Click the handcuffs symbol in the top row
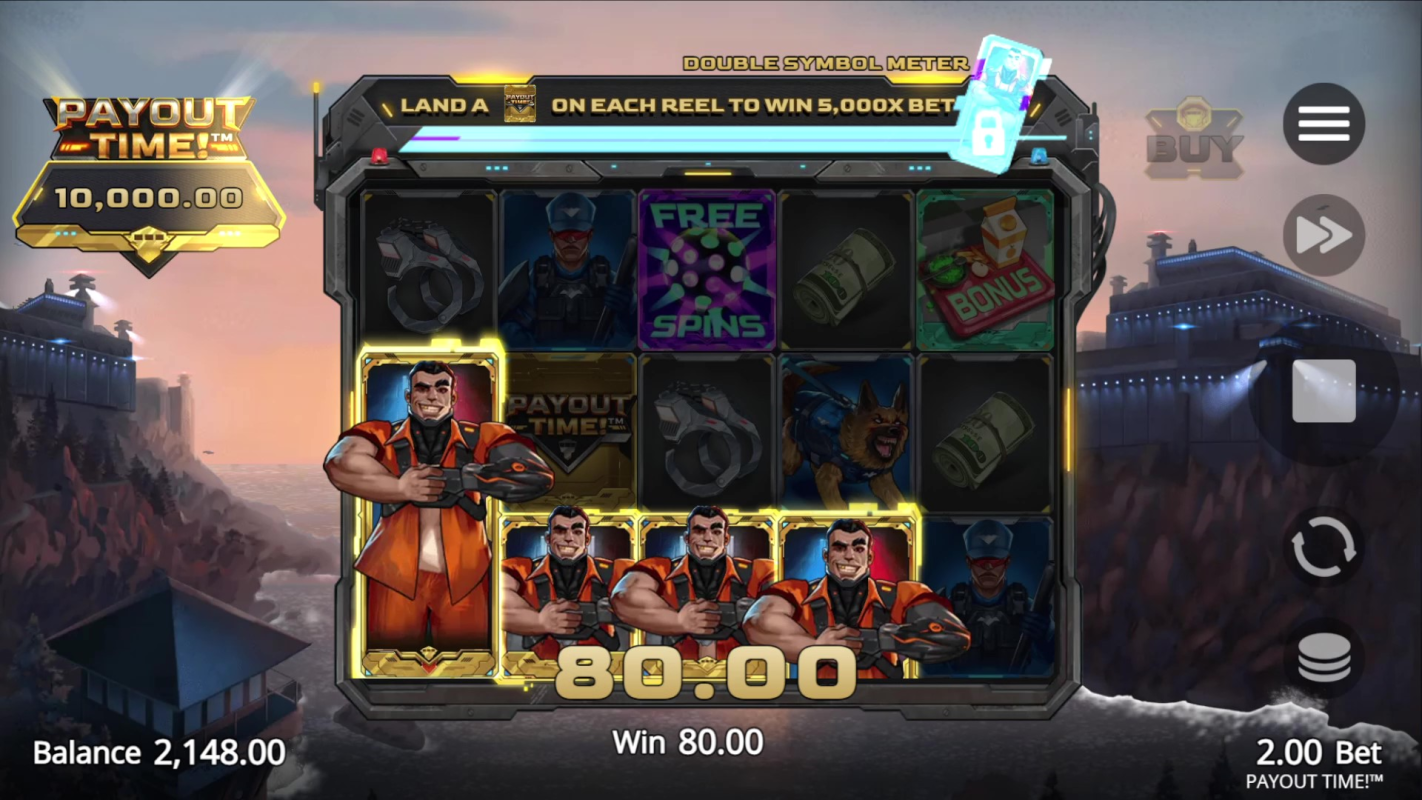Screen dimensions: 1422x800 [x=430, y=270]
